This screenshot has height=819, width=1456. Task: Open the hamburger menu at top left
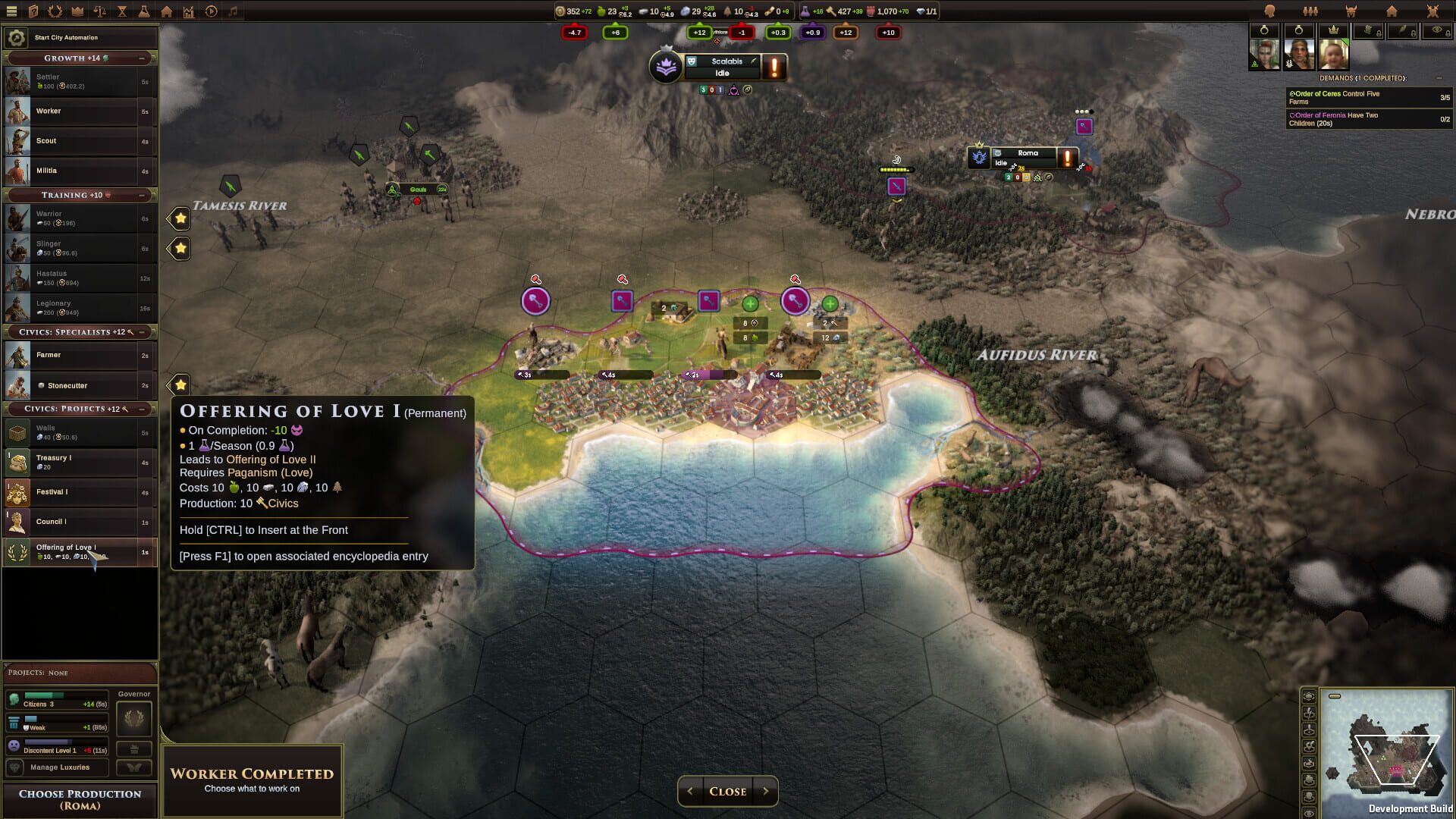point(11,11)
